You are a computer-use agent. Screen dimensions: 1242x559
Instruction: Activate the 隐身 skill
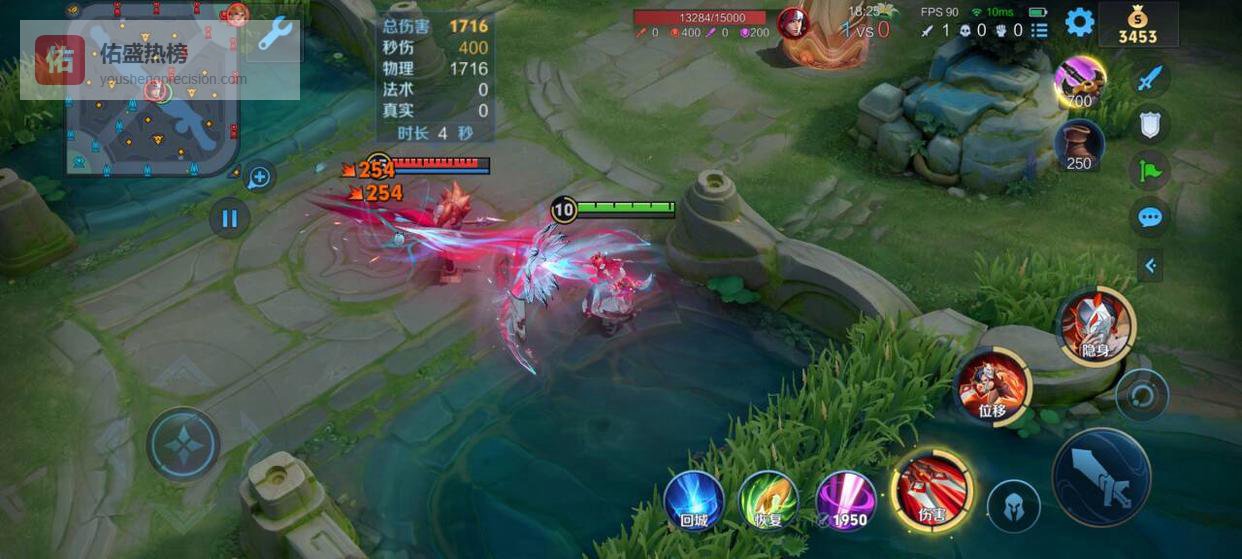[x=1096, y=327]
